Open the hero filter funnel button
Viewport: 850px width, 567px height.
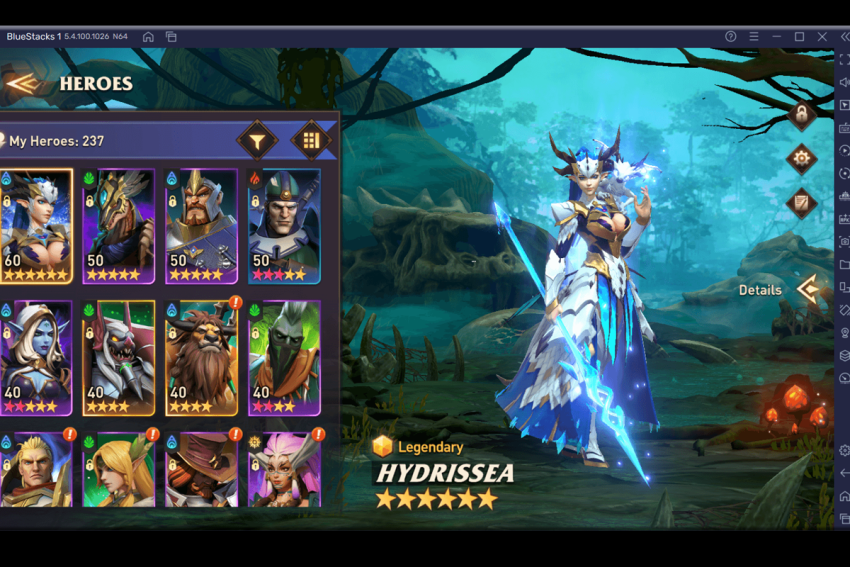pyautogui.click(x=257, y=141)
